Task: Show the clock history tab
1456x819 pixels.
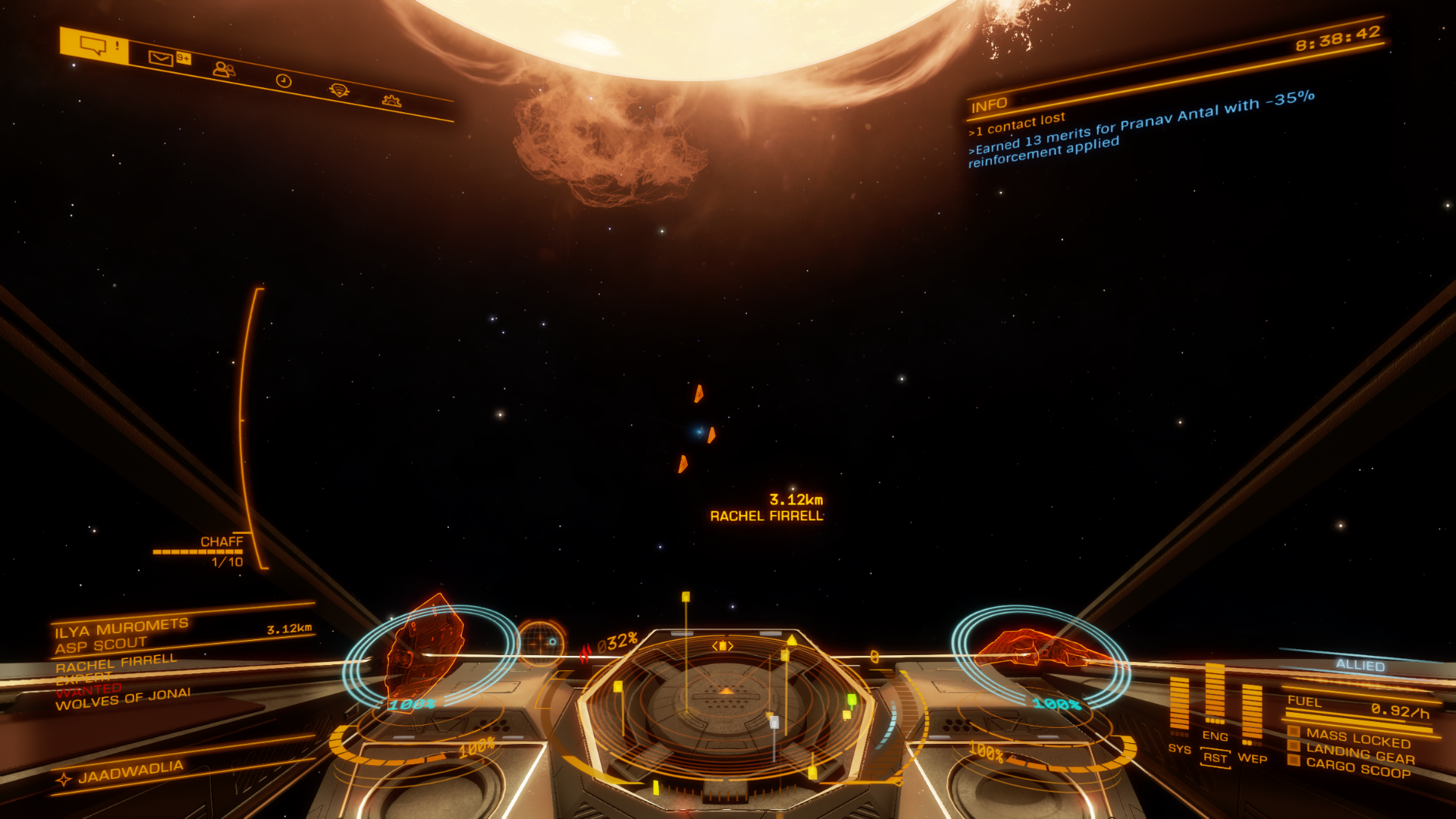Action: click(284, 81)
